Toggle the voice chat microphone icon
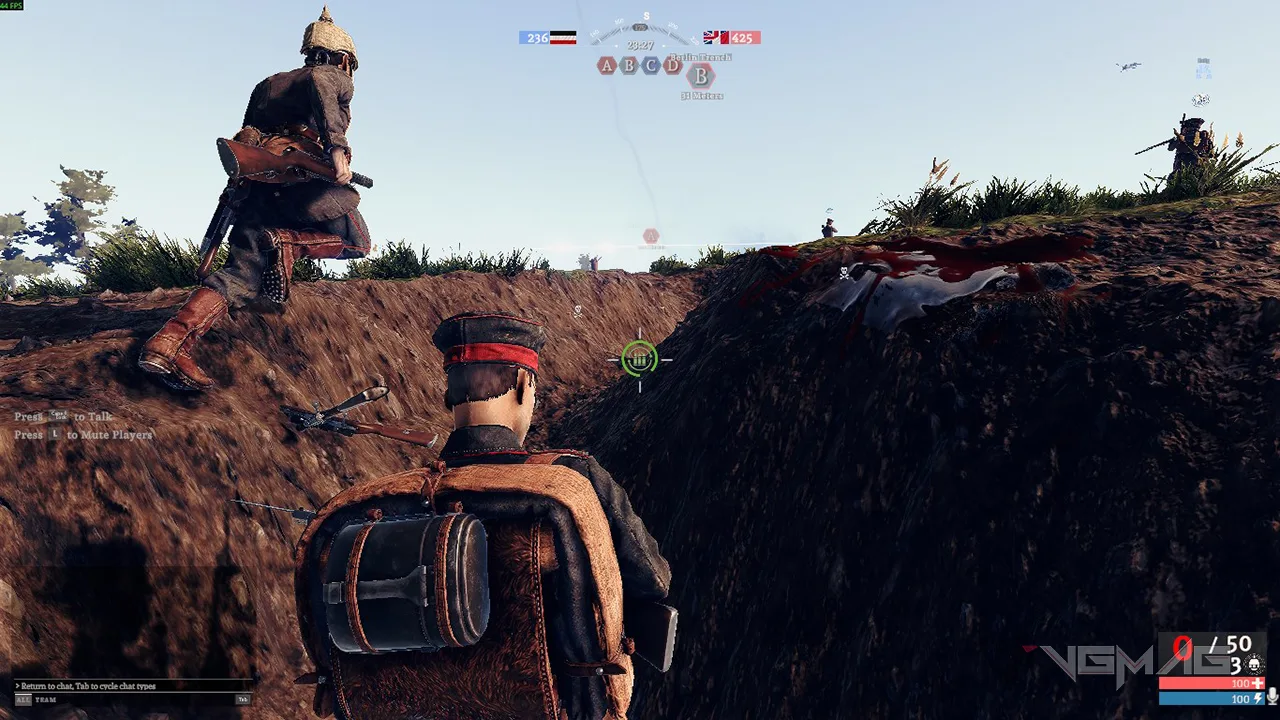 (1272, 696)
